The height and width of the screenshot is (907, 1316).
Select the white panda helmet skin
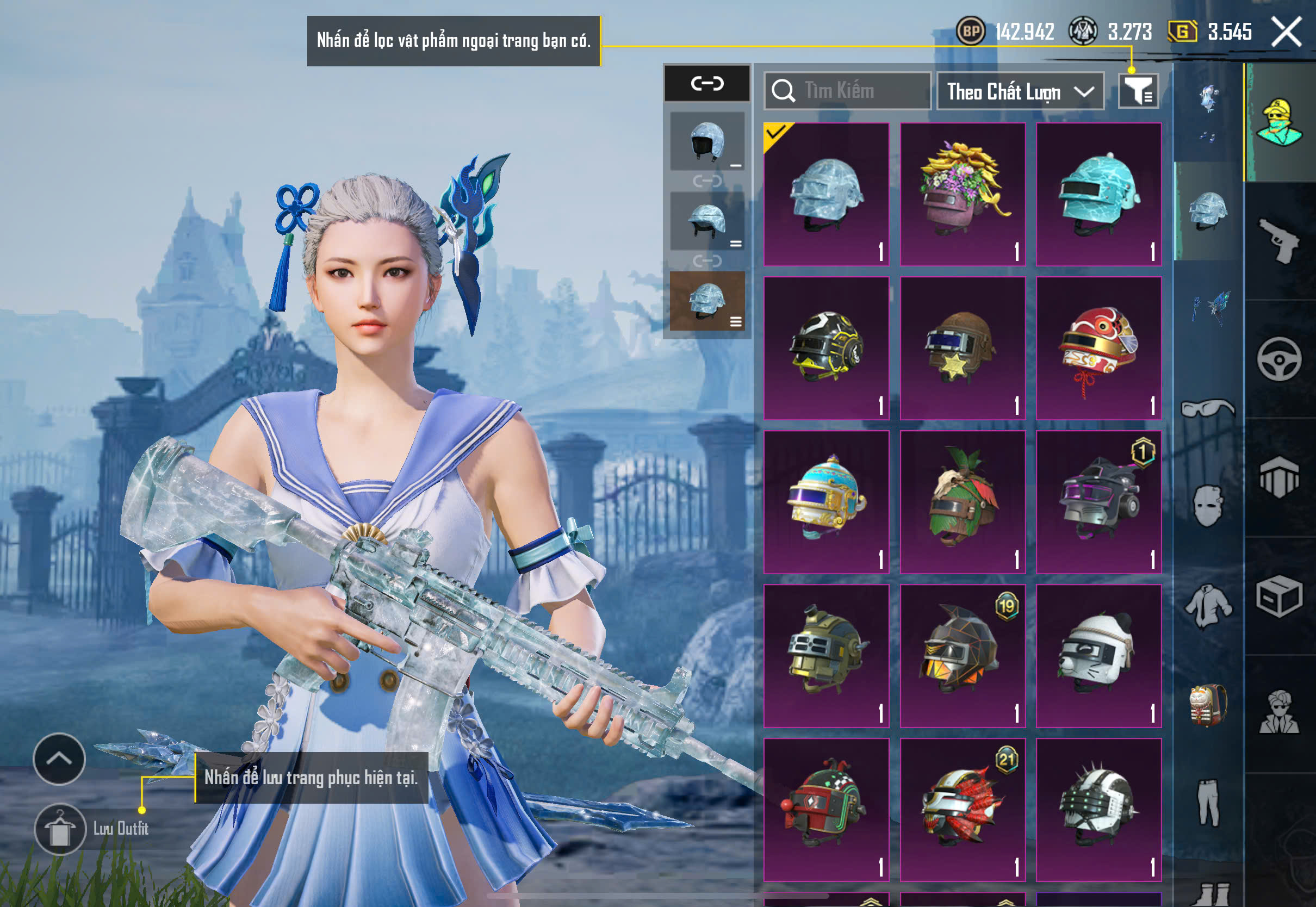[x=1098, y=656]
